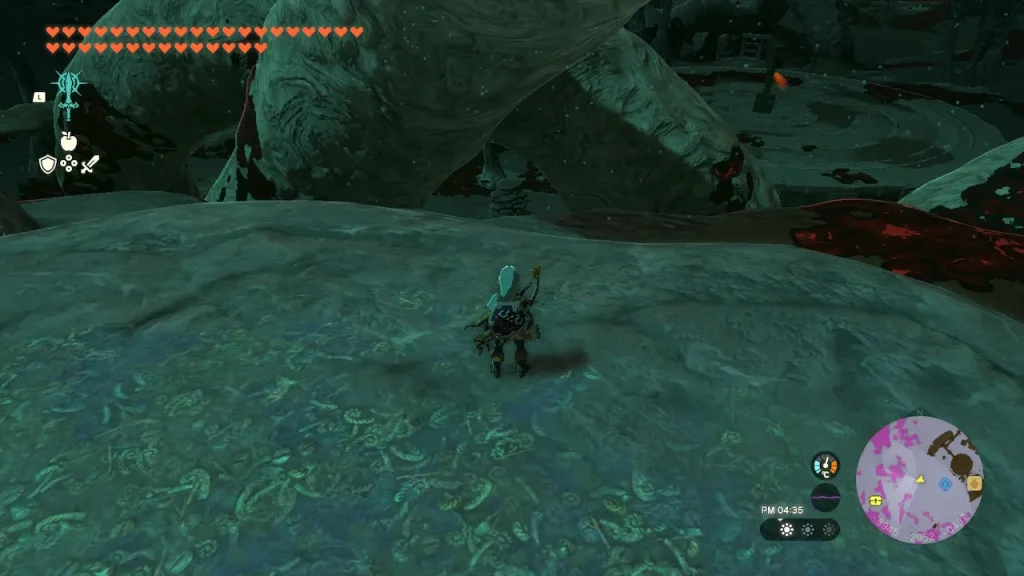Viewport: 1024px width, 576px height.
Task: Open the sword weapon quick-select icon
Action: 90,165
